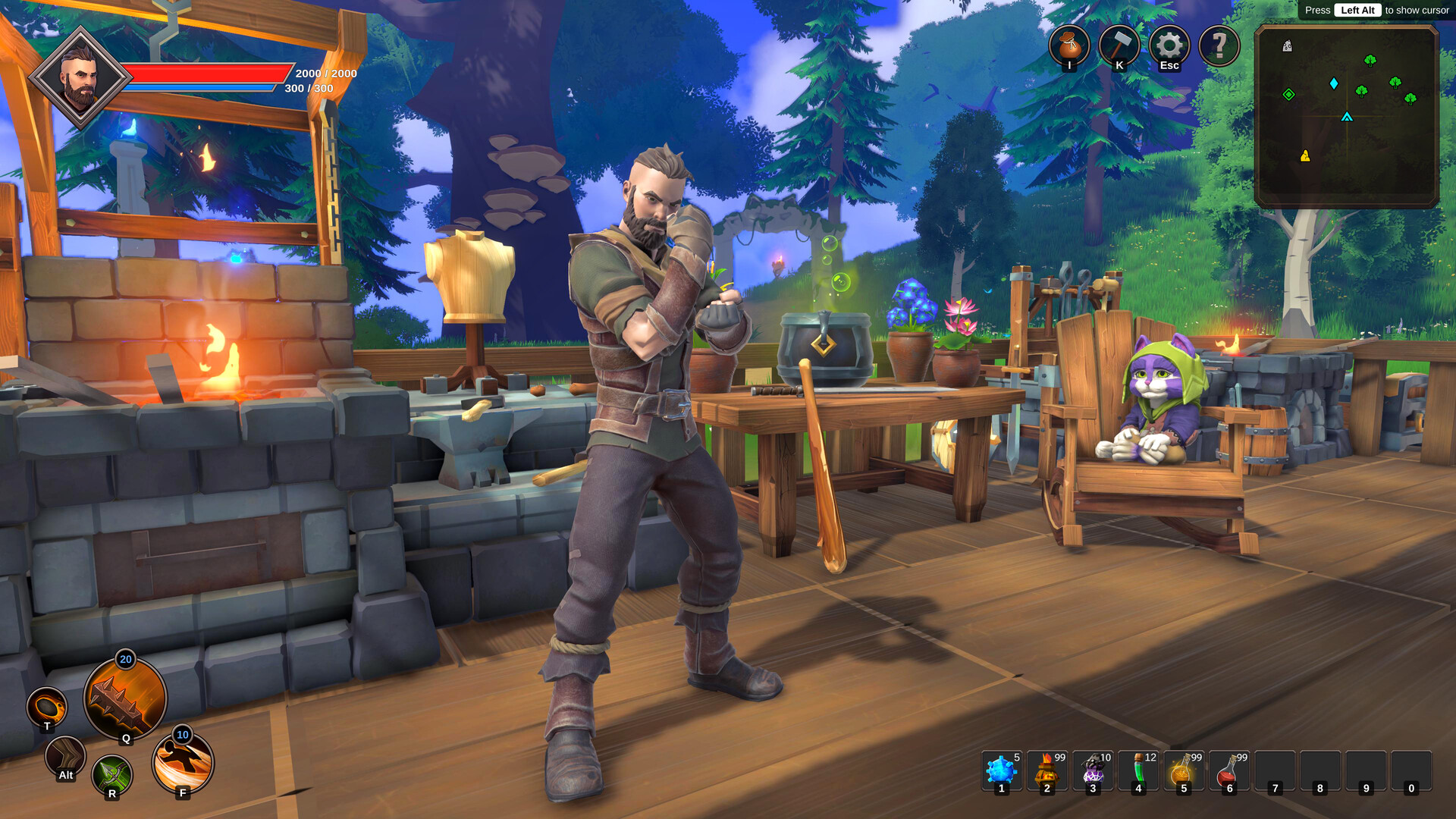Choose the fire lantern item slot

point(1047,771)
